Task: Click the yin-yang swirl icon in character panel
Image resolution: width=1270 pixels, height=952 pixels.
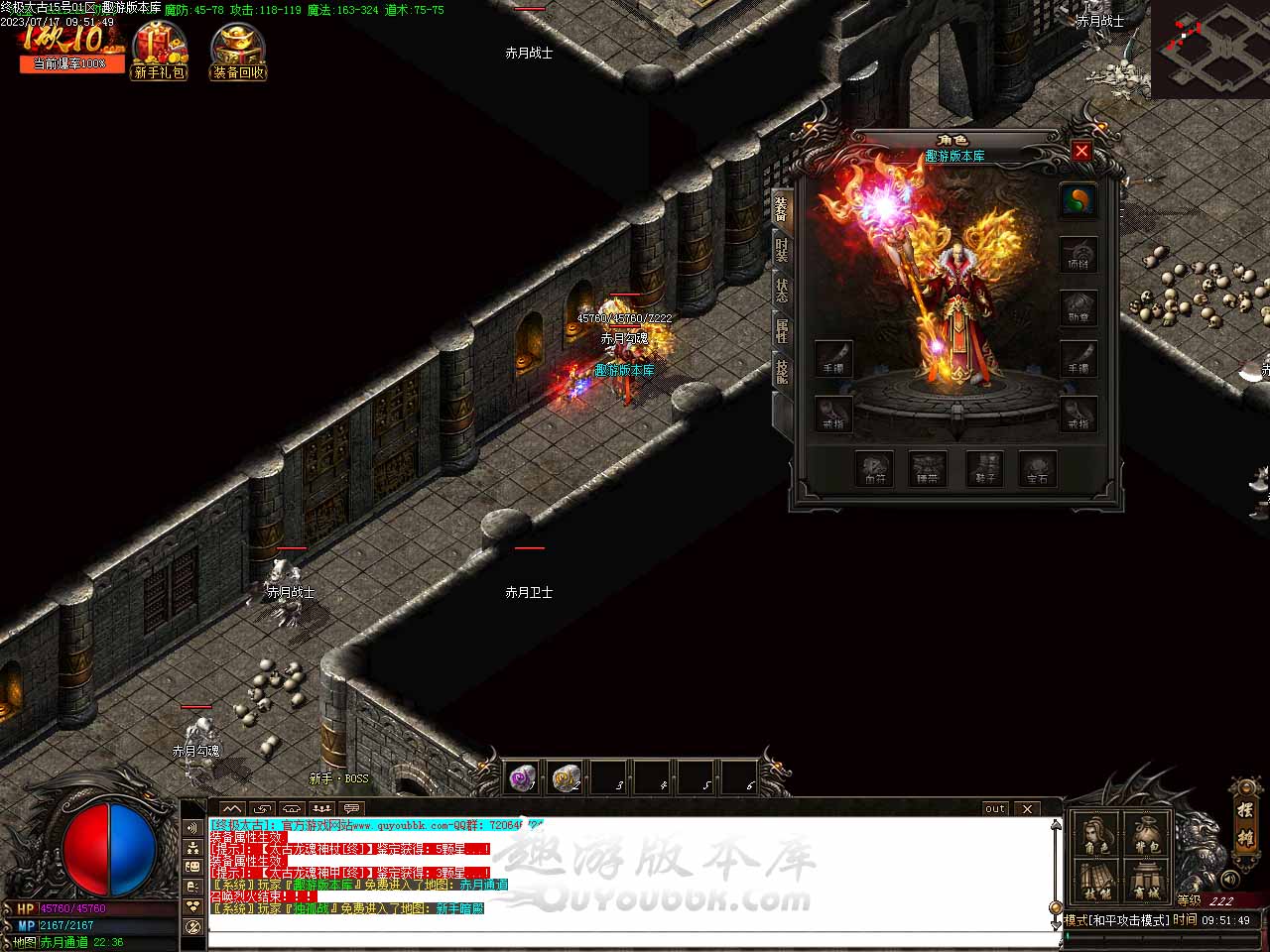Action: point(1078,200)
